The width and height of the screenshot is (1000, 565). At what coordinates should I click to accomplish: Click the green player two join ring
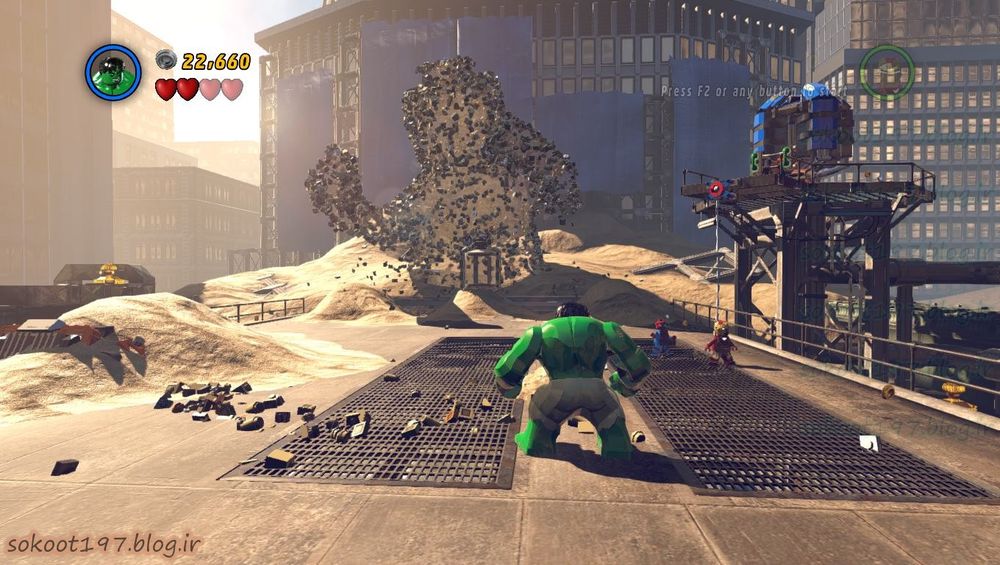click(887, 73)
